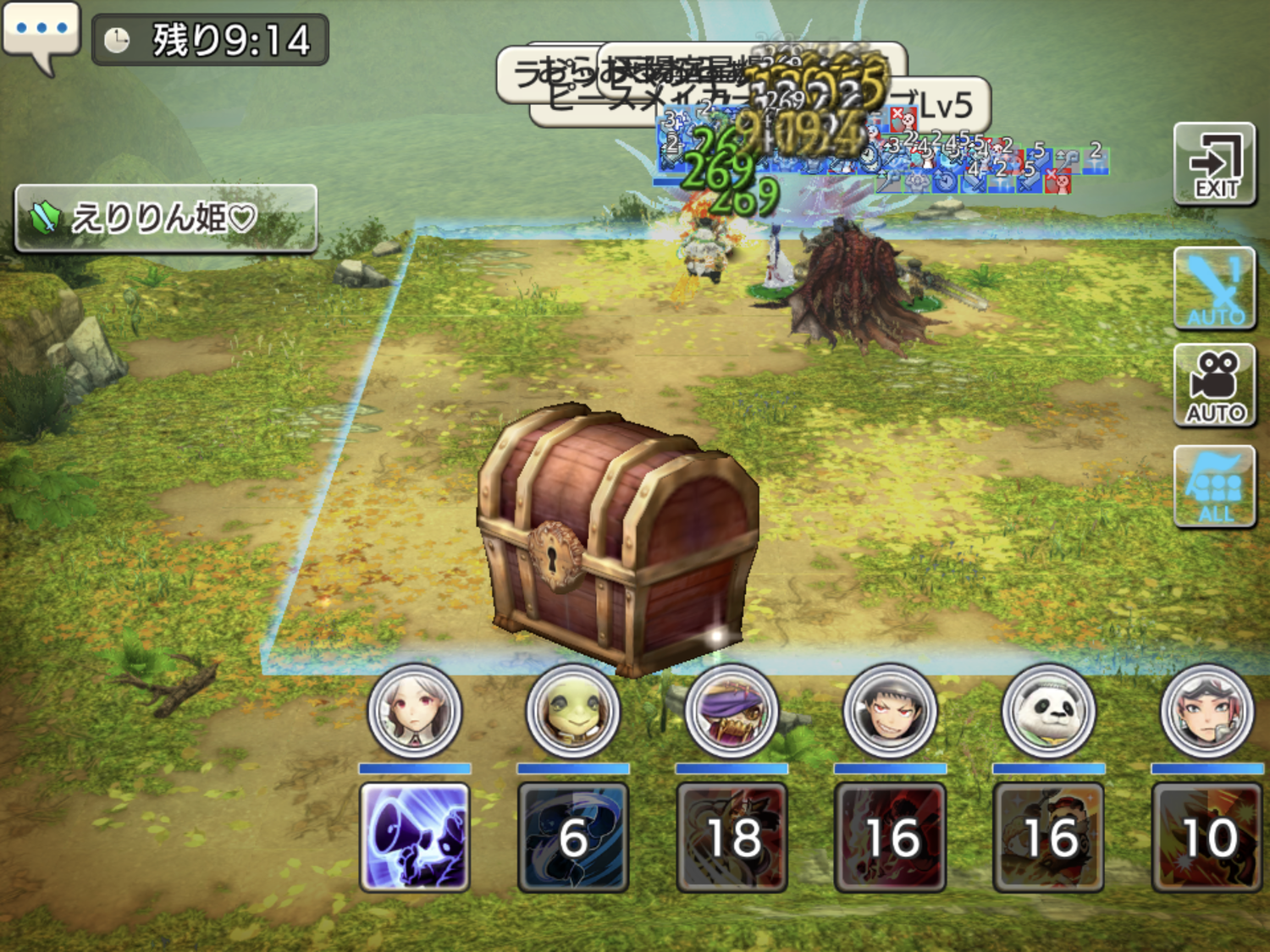Exit the battle with EXIT button
The image size is (1270, 952).
point(1214,164)
